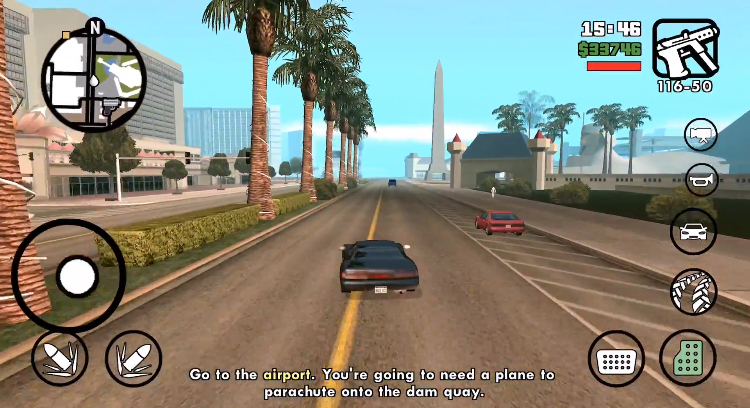Tap the green accelerator pedal
Screen dimensions: 750x408
(x=688, y=357)
